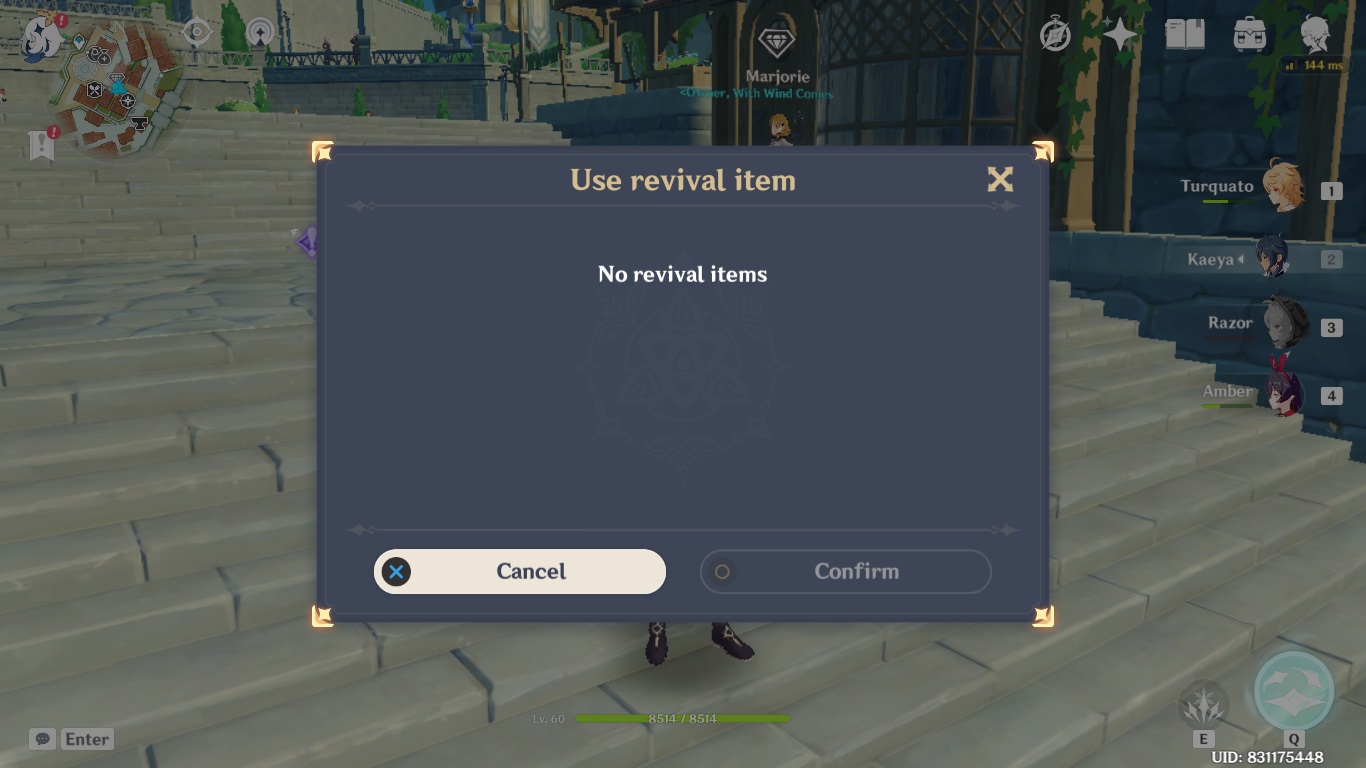Confirm using the revival item

845,571
